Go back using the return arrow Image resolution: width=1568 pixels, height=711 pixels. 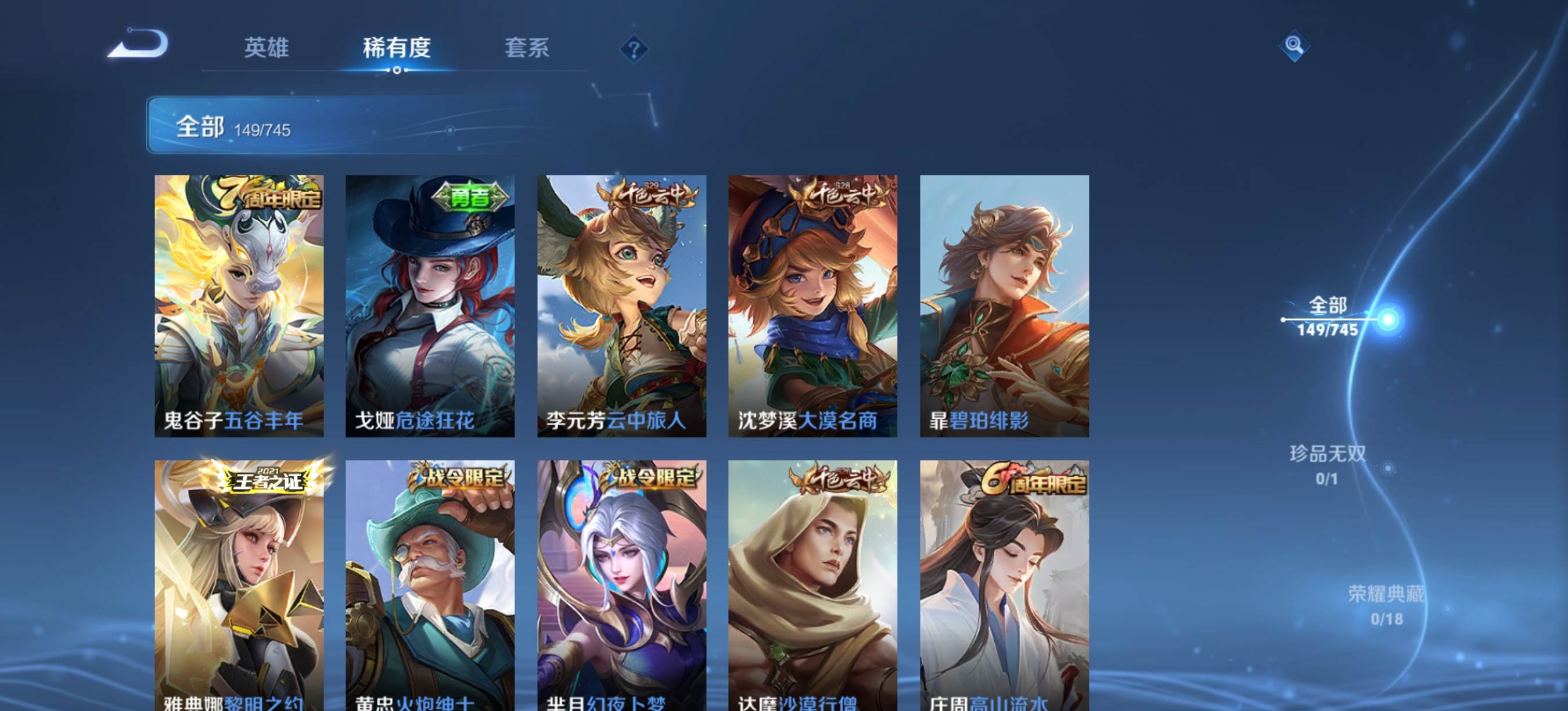(x=139, y=44)
